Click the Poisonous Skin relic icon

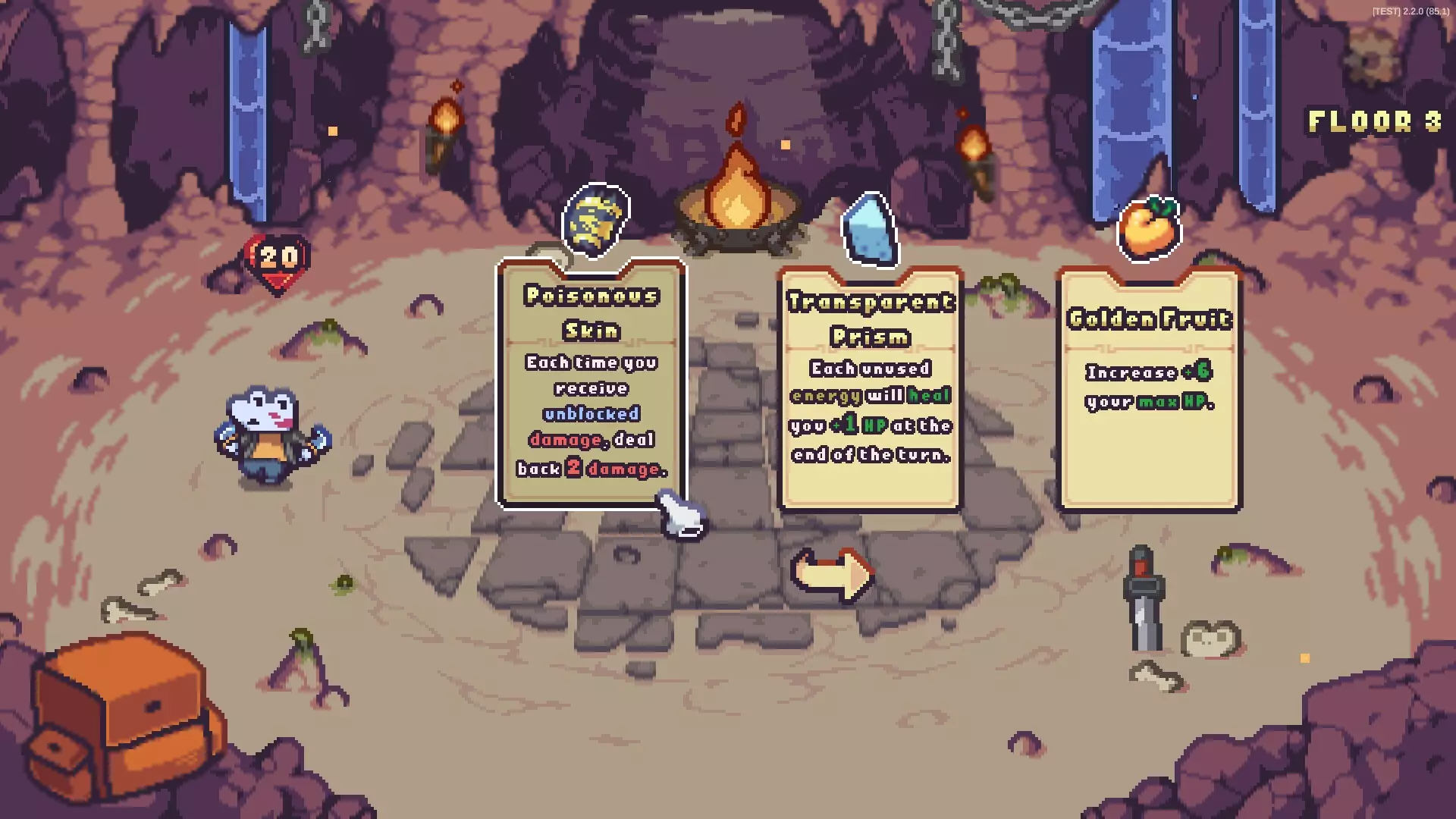pyautogui.click(x=596, y=220)
